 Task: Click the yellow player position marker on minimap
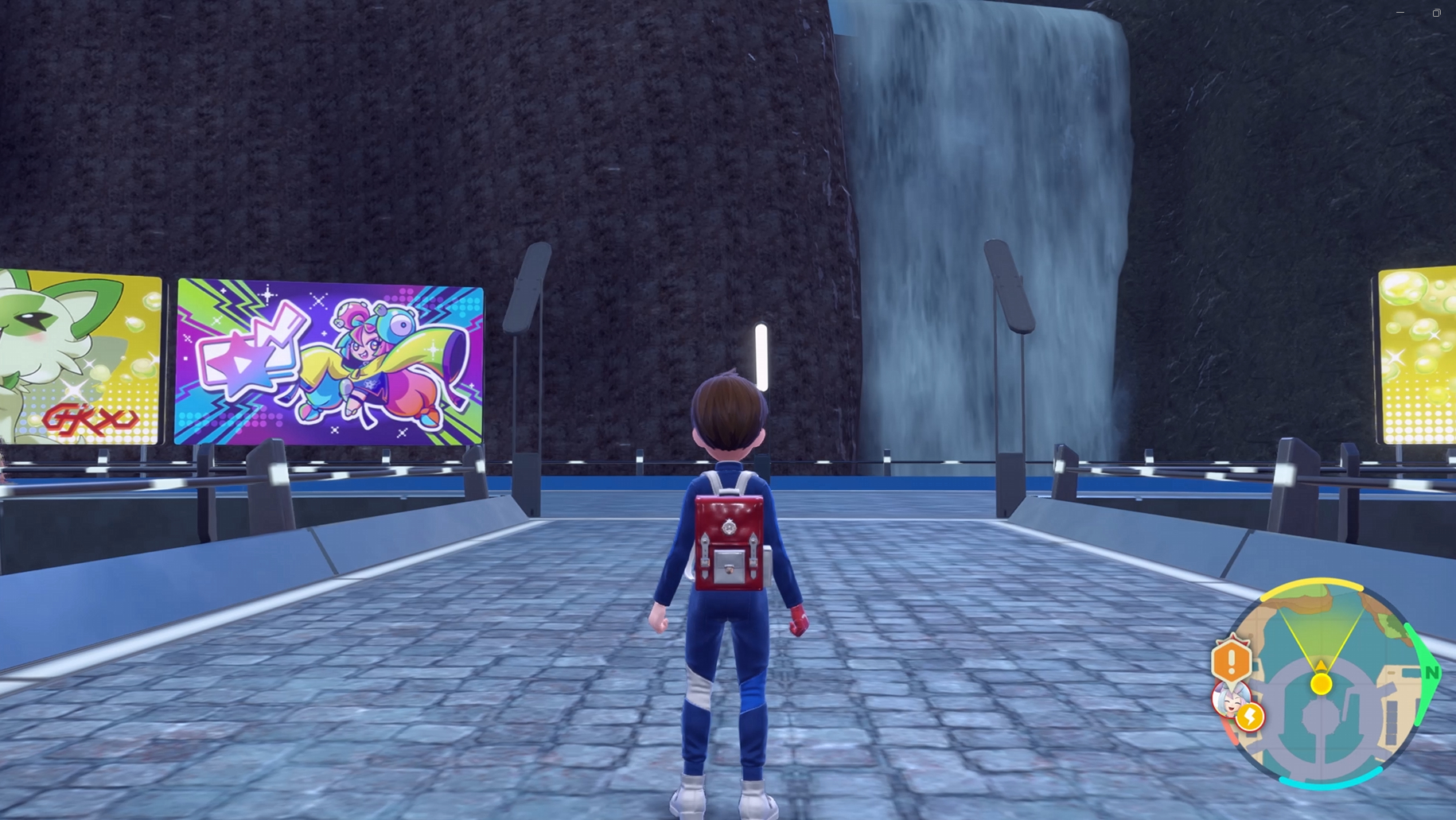click(1321, 684)
